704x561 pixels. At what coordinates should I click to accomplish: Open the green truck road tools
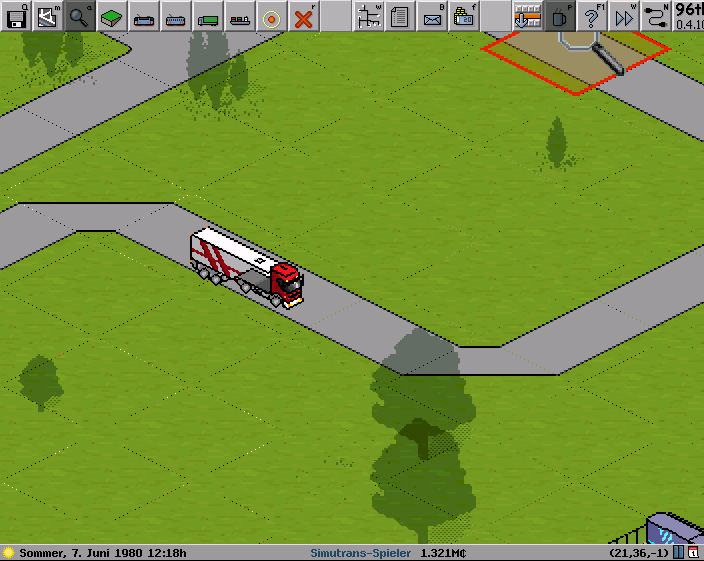point(208,16)
